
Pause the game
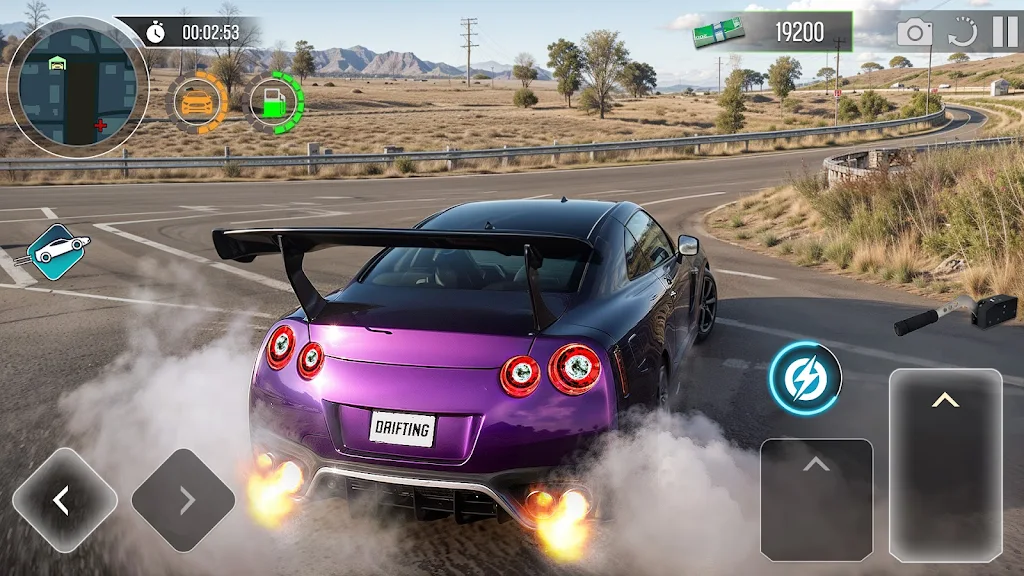click(x=1004, y=32)
